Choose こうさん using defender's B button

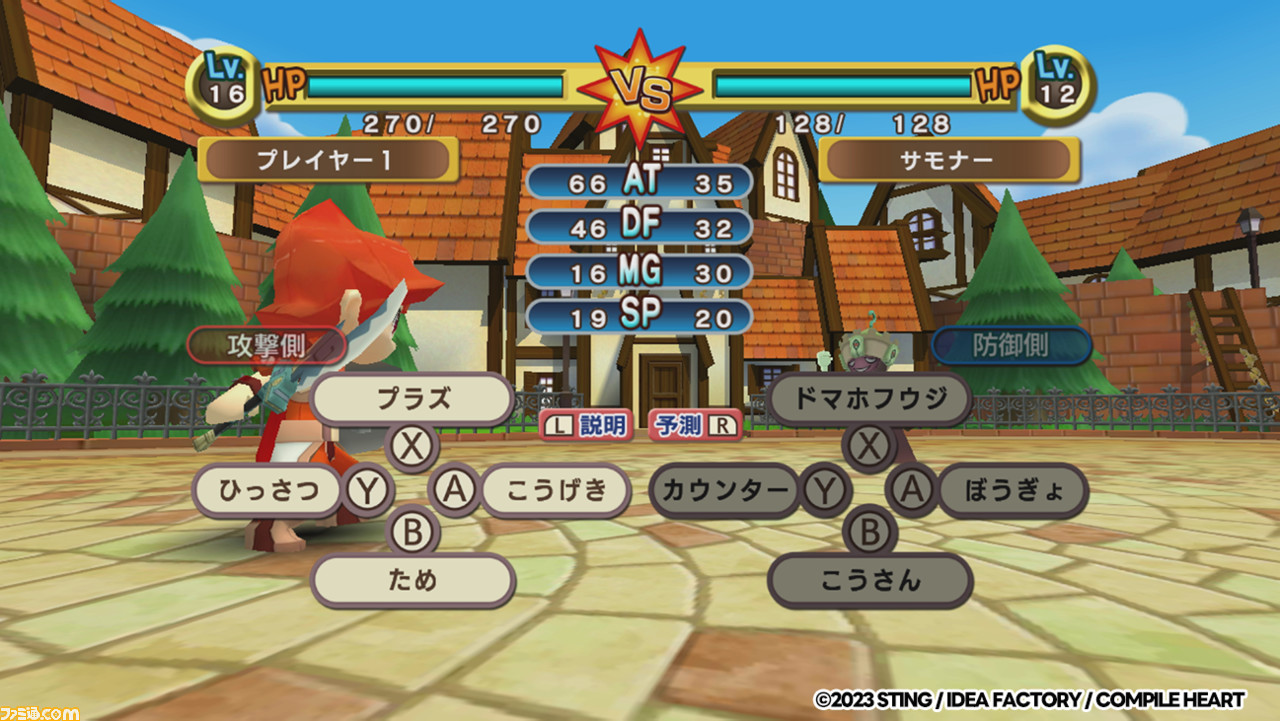[869, 580]
